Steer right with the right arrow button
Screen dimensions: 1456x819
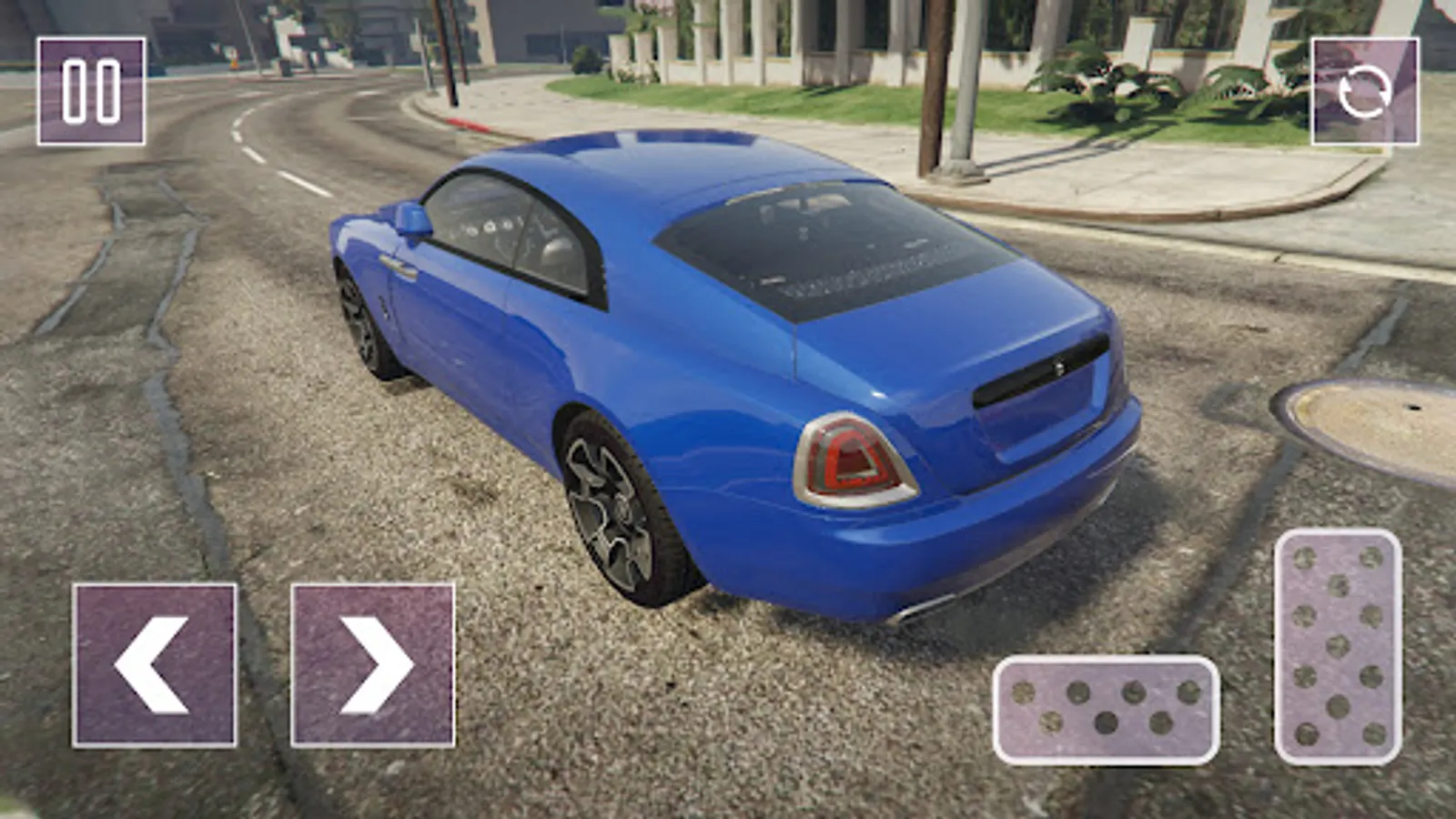(x=373, y=665)
